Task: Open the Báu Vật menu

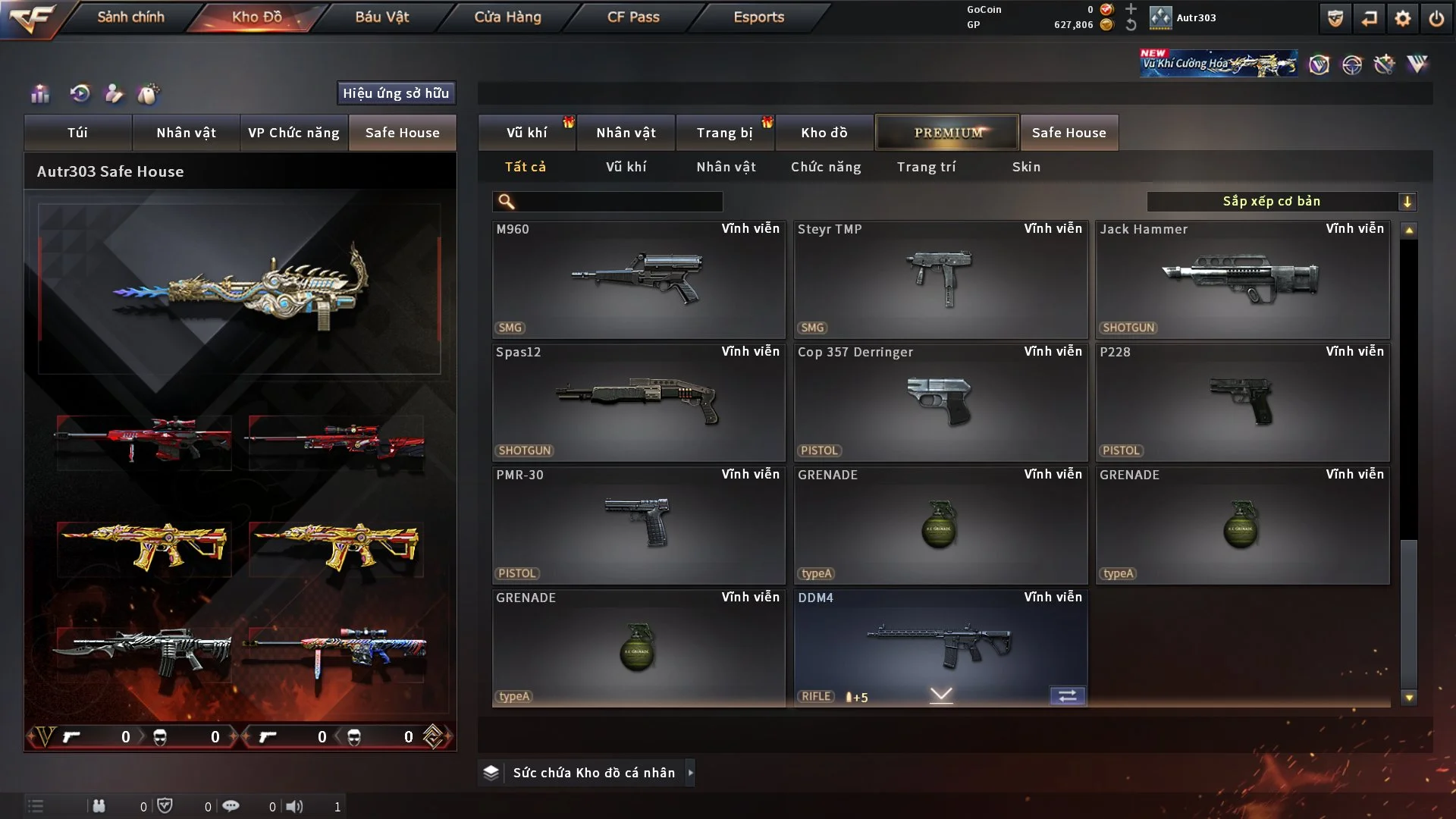Action: pyautogui.click(x=381, y=17)
